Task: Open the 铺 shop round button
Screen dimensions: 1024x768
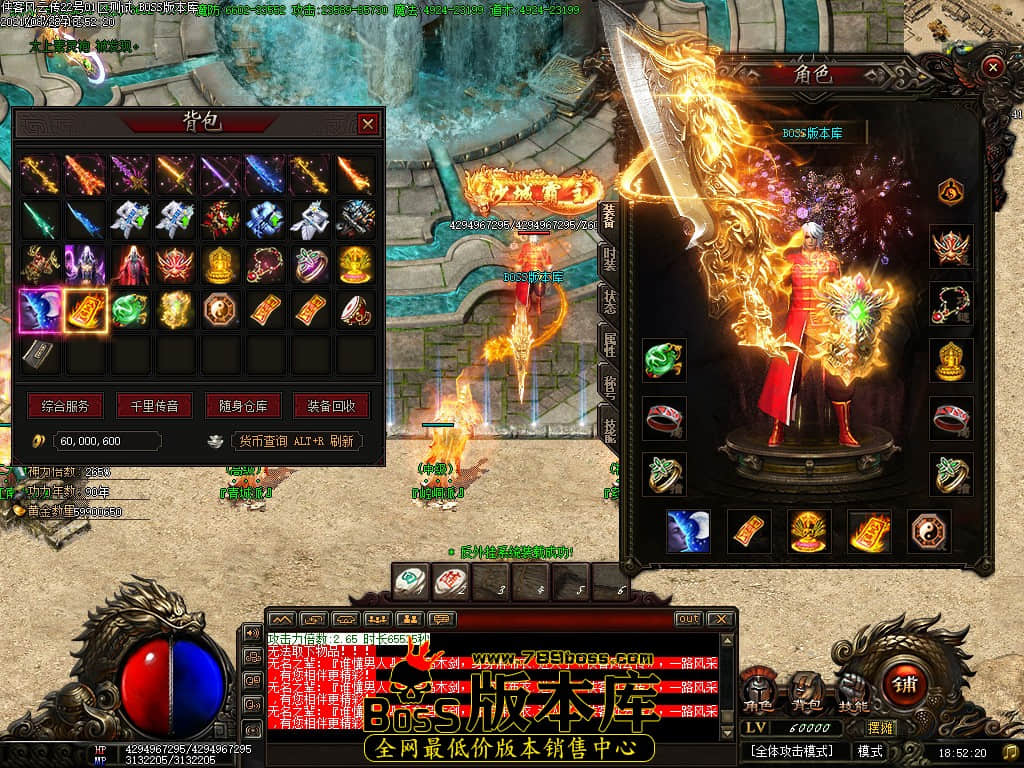Action: coord(906,685)
